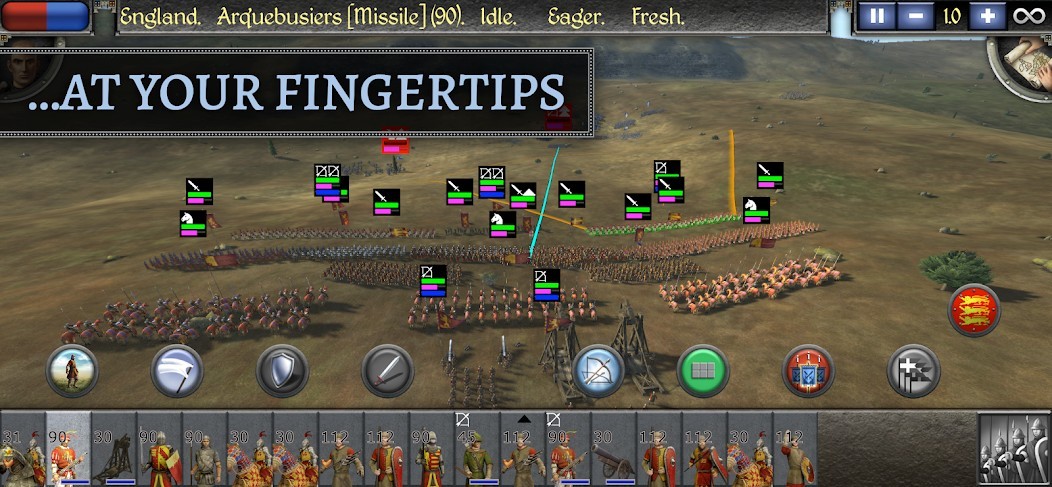Screen dimensions: 1052x487
Task: Select the green-hooded archer unit card numbered 45
Action: 478,449
